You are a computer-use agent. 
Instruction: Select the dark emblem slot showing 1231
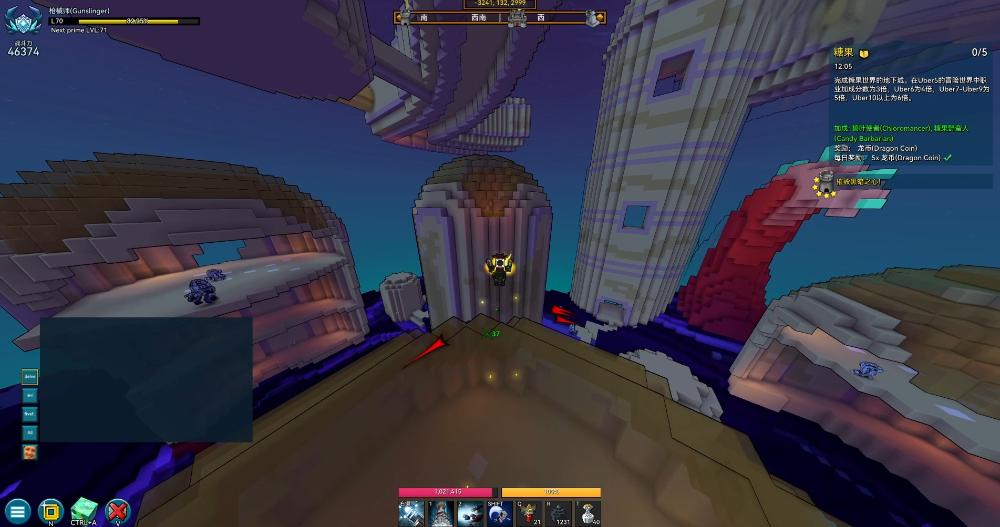(559, 512)
